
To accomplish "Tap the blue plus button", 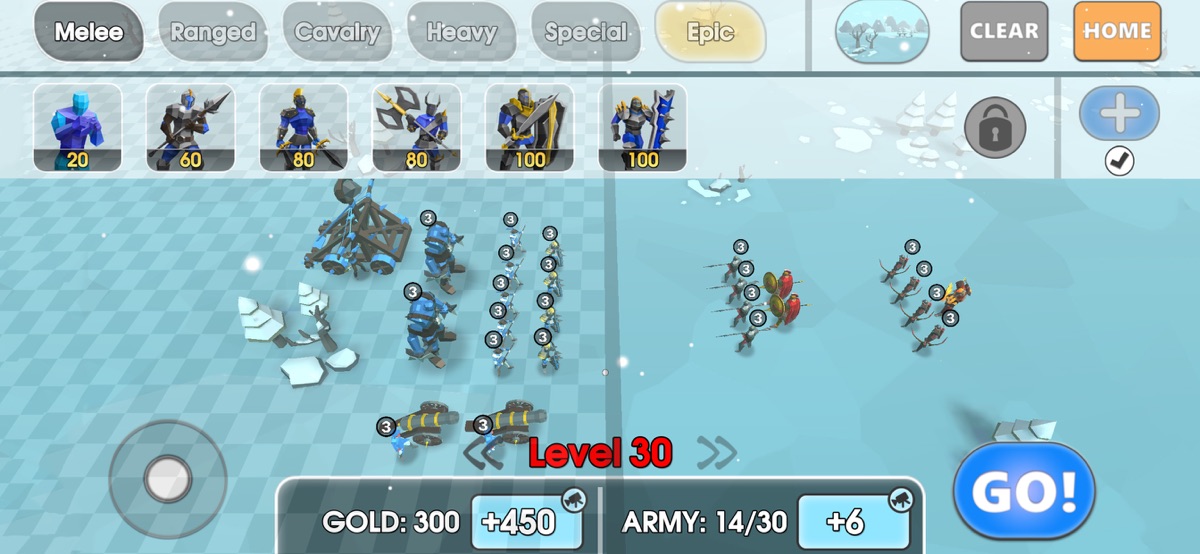I will (1119, 113).
